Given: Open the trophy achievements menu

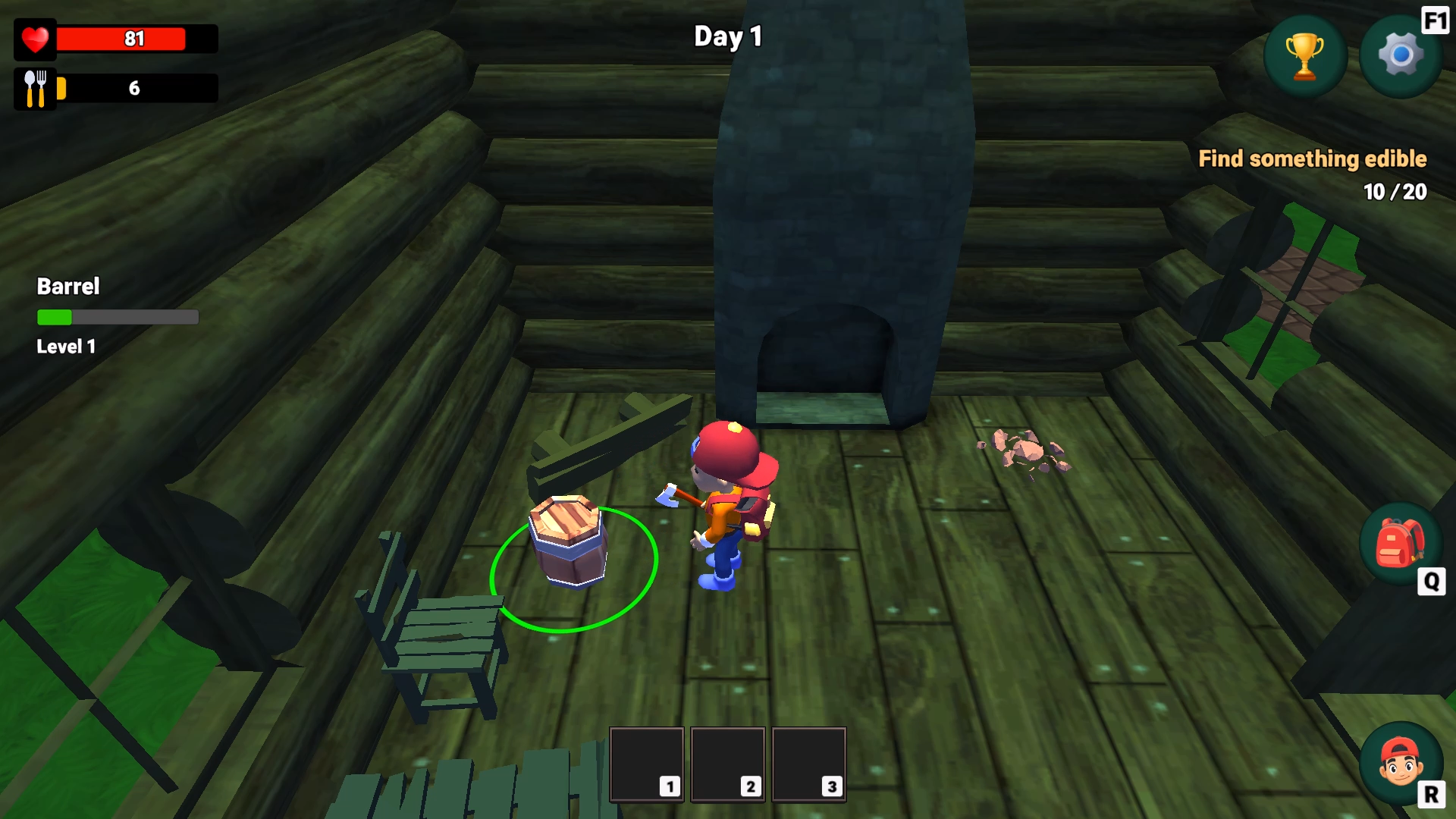Looking at the screenshot, I should (1306, 55).
